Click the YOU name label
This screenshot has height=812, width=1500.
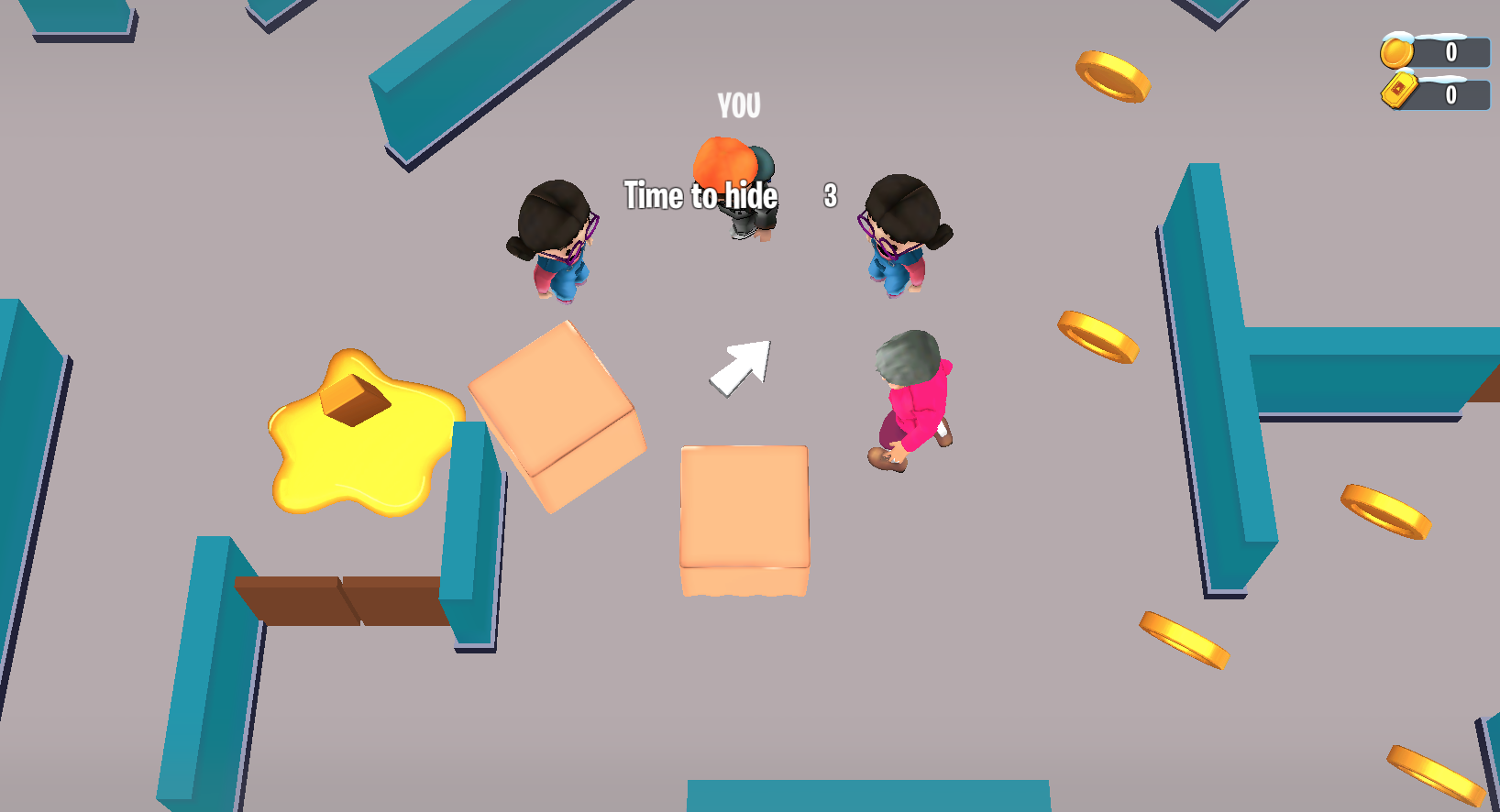pos(737,106)
